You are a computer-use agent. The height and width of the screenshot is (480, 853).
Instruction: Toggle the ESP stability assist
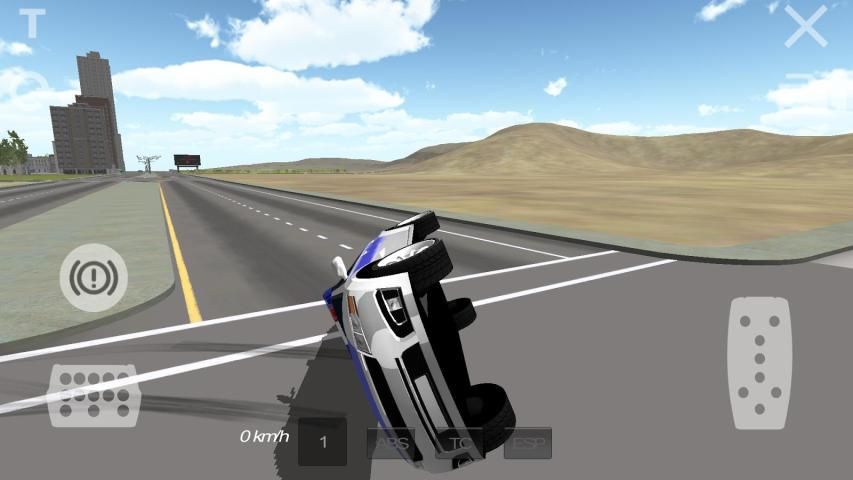(527, 443)
